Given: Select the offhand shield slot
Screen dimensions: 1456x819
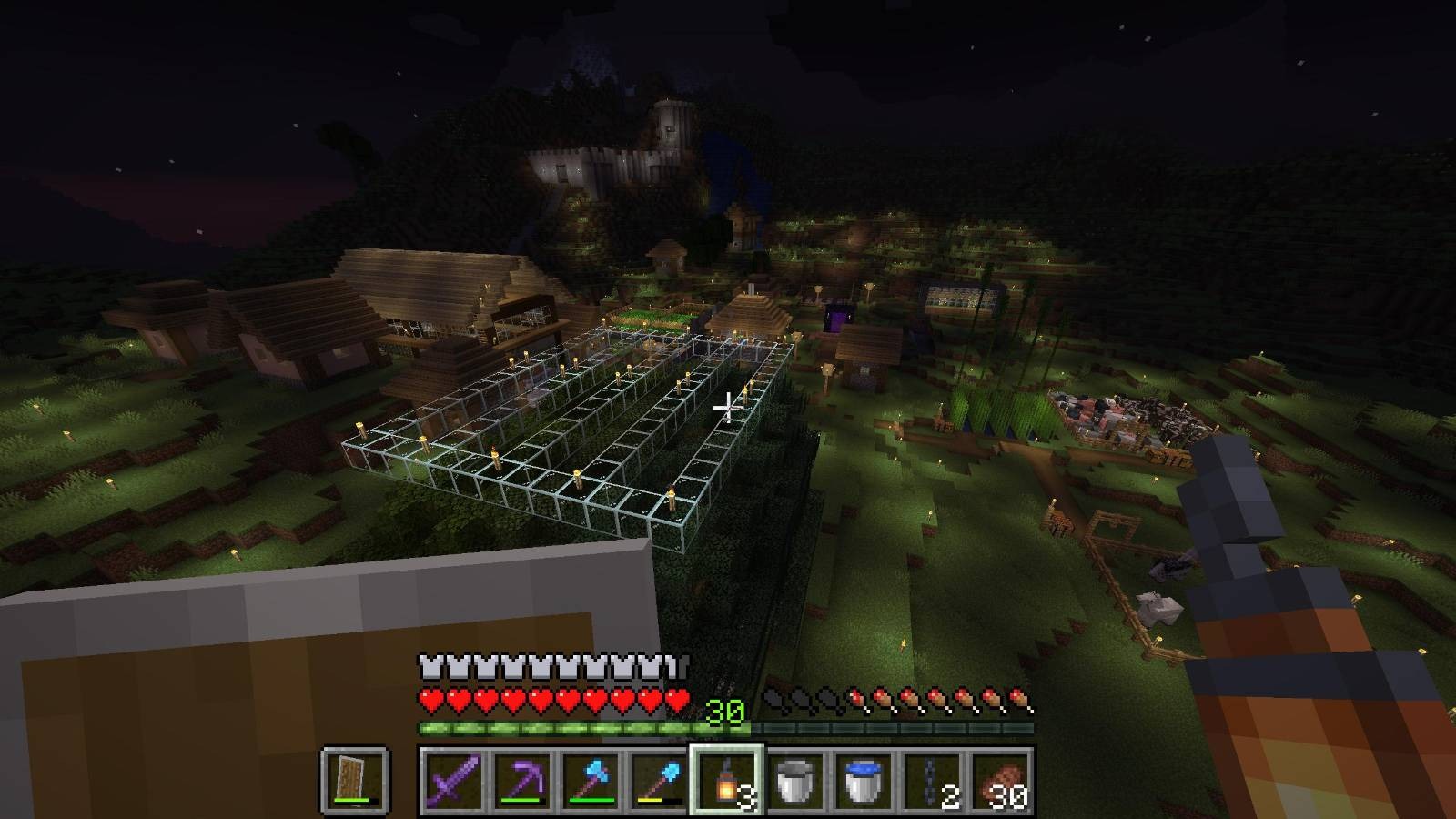Looking at the screenshot, I should pyautogui.click(x=354, y=780).
